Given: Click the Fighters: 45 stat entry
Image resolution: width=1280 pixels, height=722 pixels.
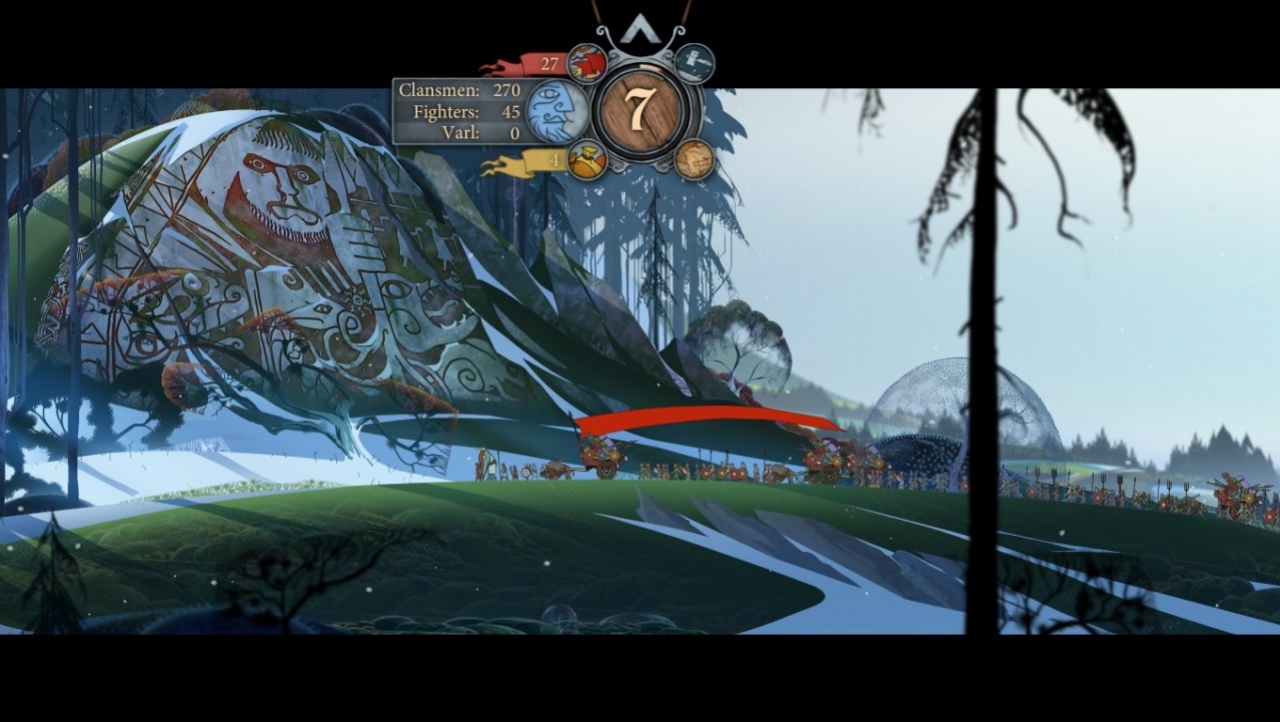Looking at the screenshot, I should point(462,111).
